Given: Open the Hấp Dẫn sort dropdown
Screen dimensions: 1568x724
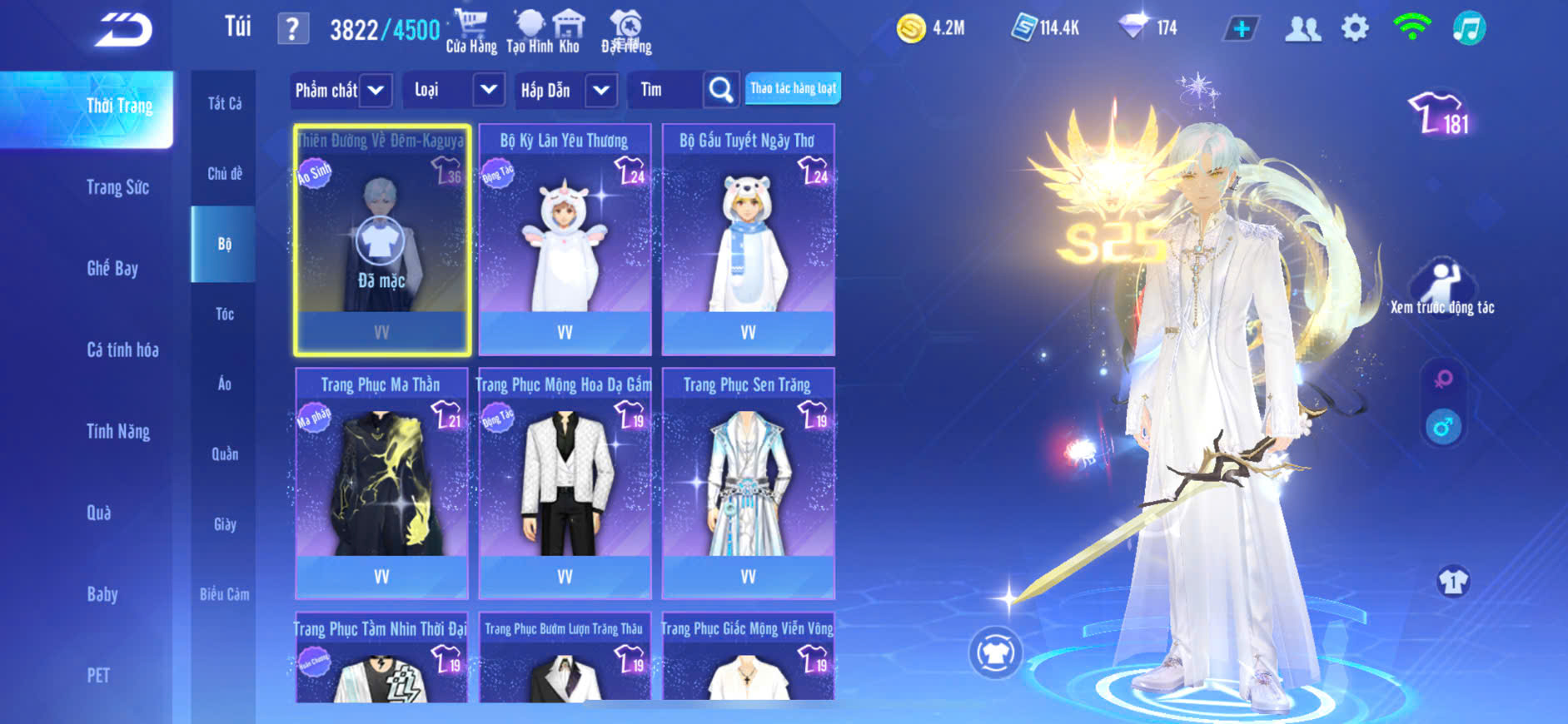Looking at the screenshot, I should 600,90.
